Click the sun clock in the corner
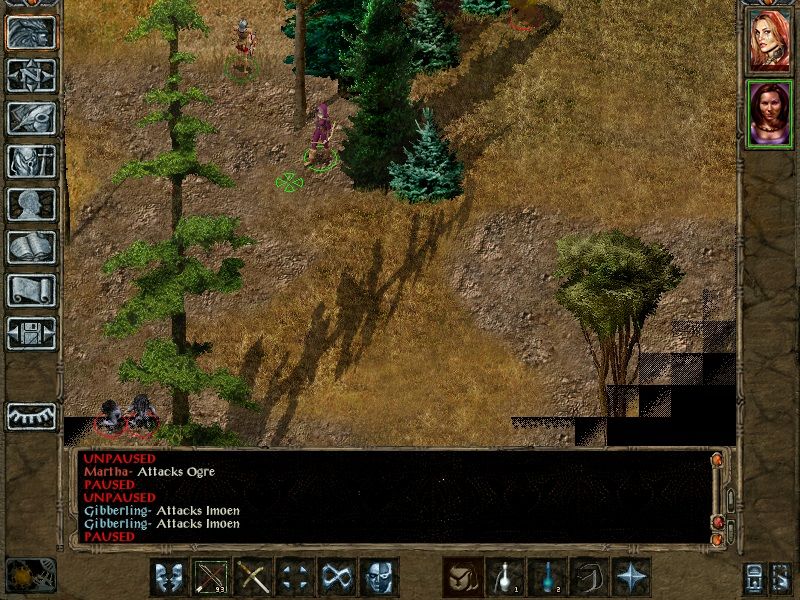800x600 pixels. 30,575
